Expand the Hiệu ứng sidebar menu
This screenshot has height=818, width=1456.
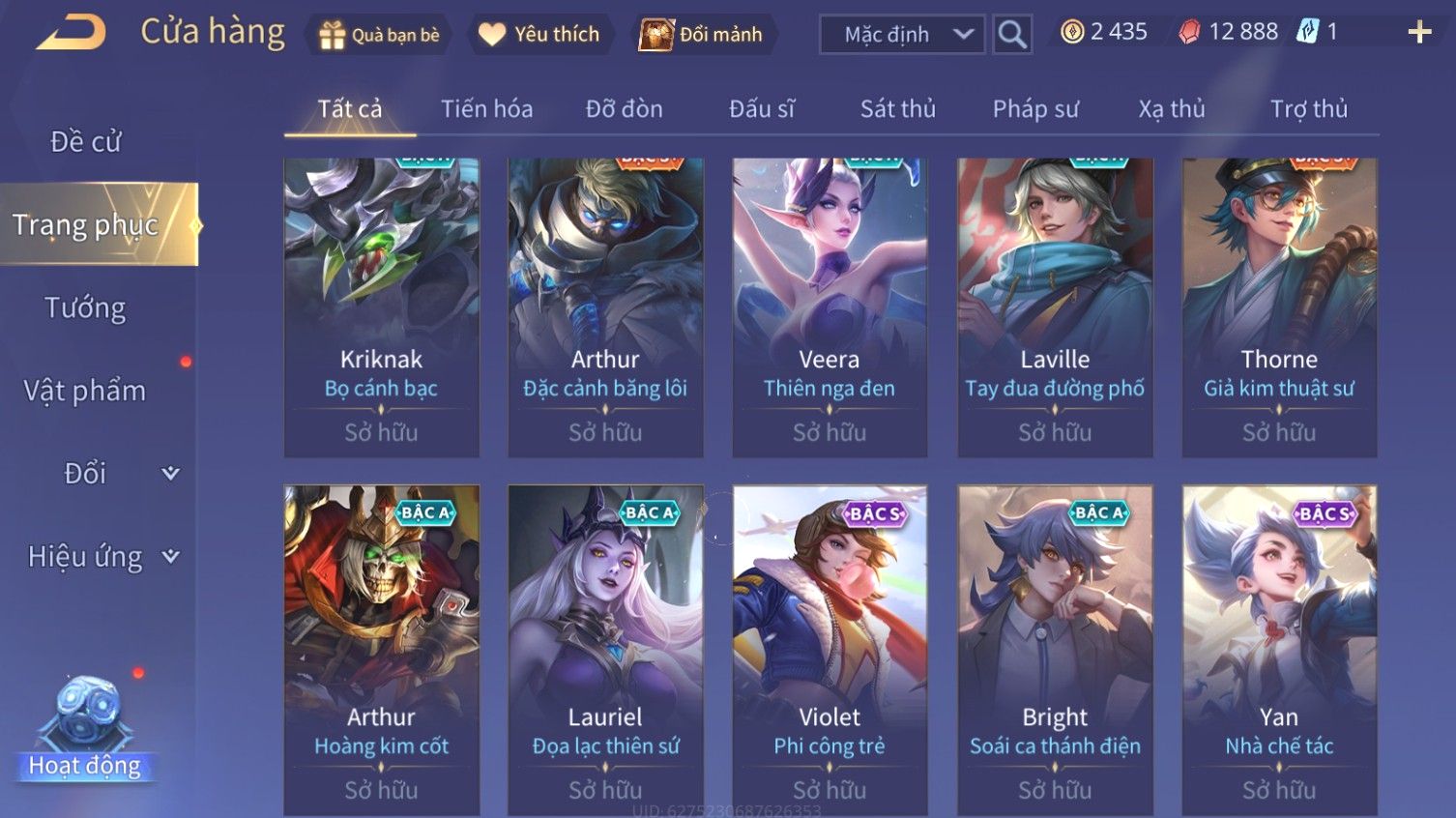[102, 557]
